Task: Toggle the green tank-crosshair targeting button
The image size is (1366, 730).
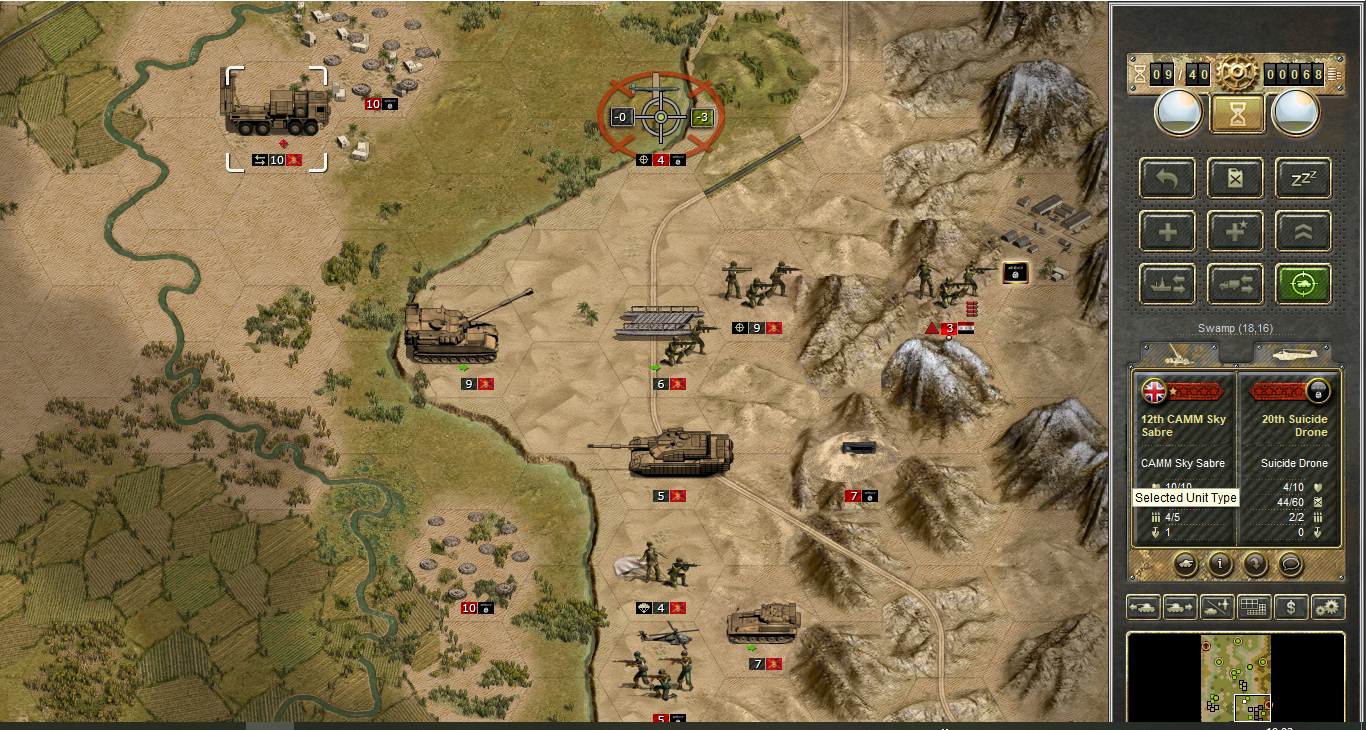Action: click(1303, 284)
